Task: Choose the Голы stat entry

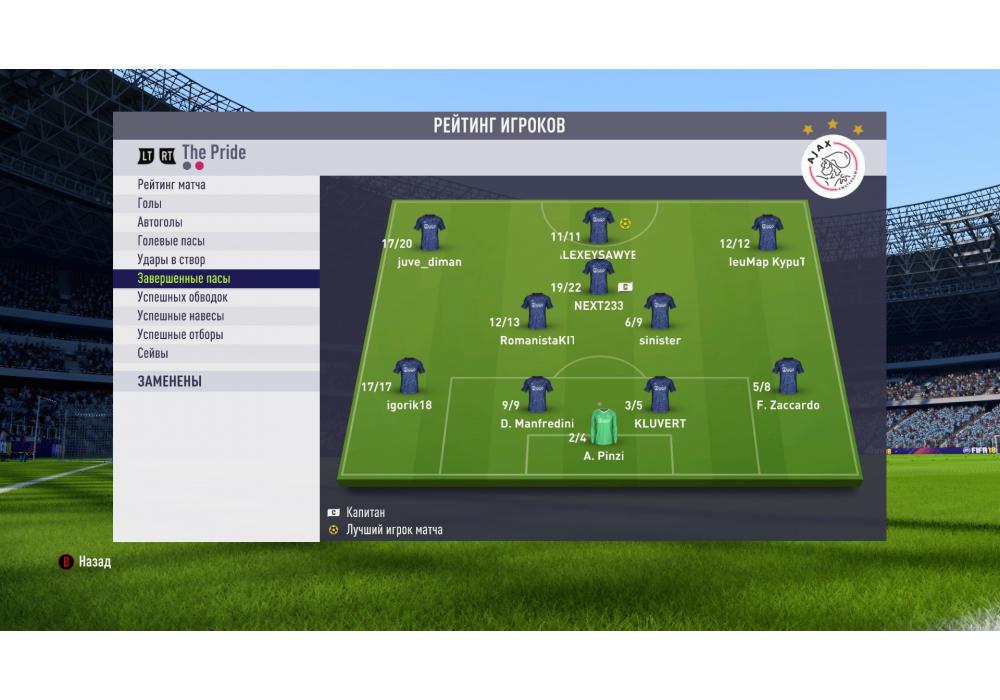Action: pos(150,204)
